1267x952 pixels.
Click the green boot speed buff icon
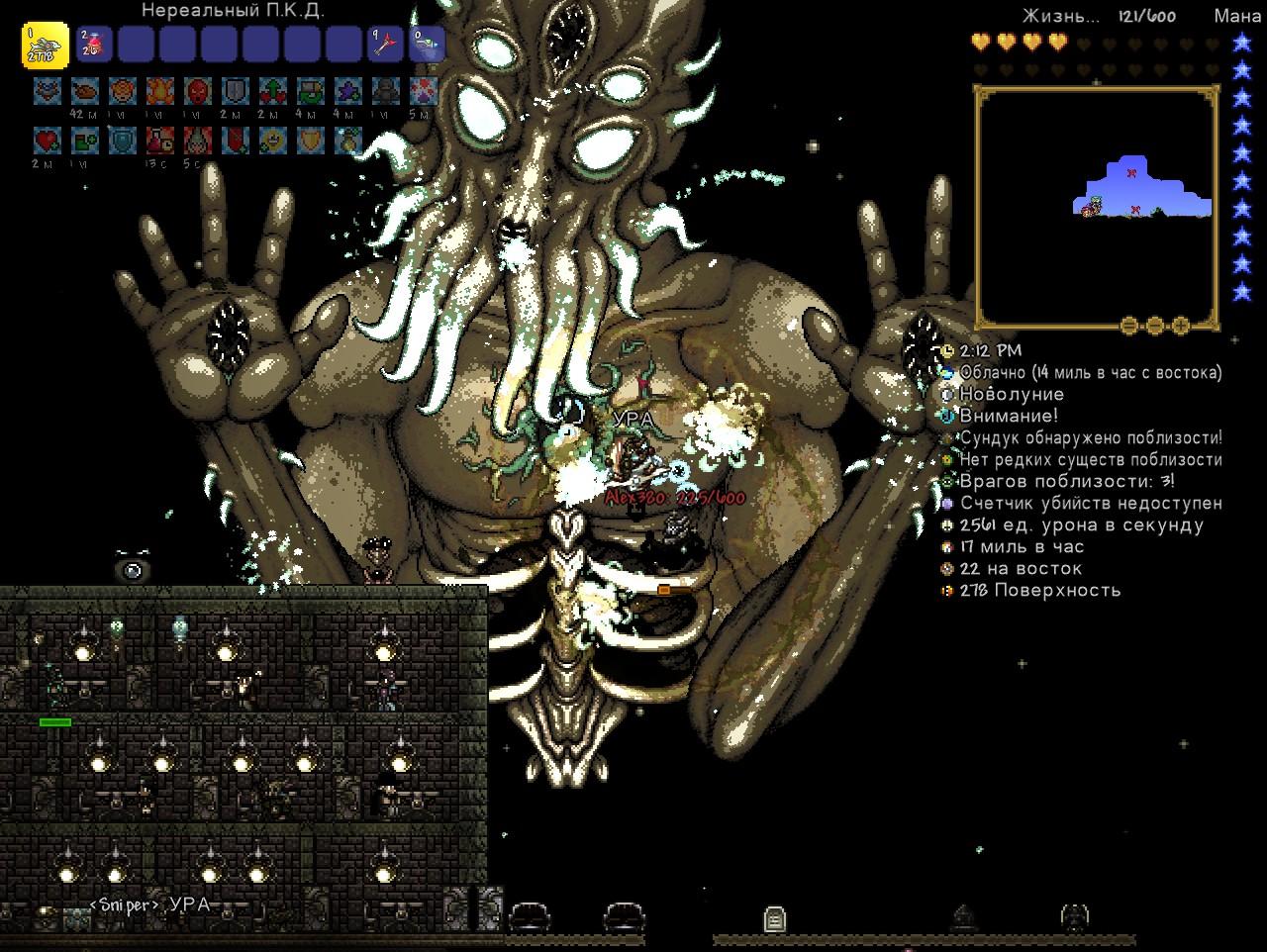tap(85, 142)
